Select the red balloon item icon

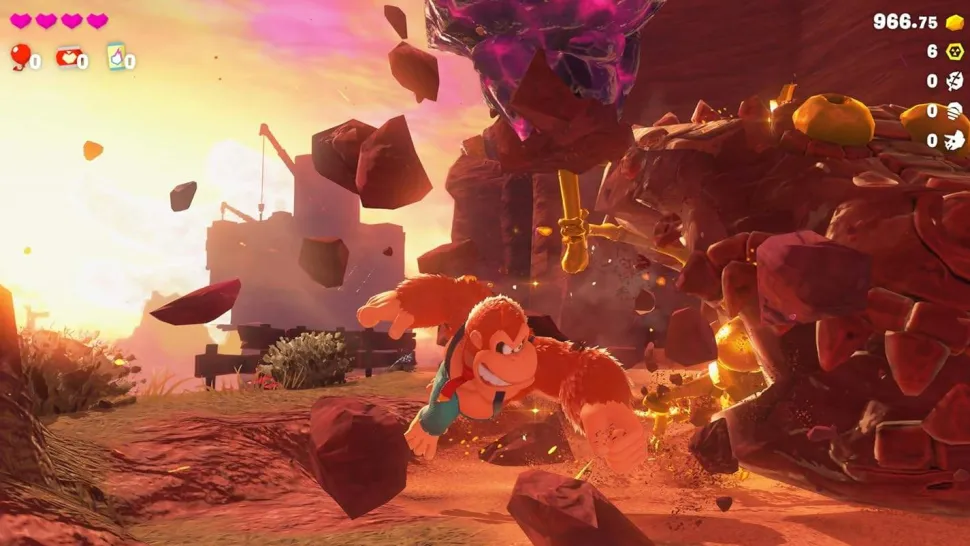[x=20, y=56]
